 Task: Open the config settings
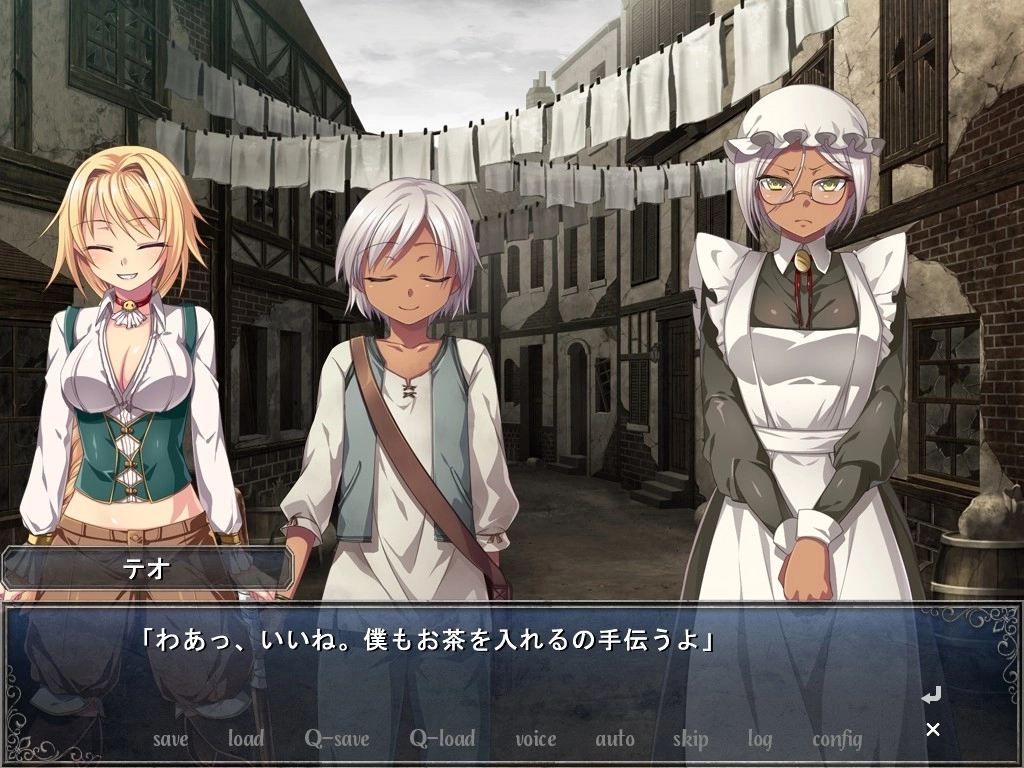click(x=837, y=739)
